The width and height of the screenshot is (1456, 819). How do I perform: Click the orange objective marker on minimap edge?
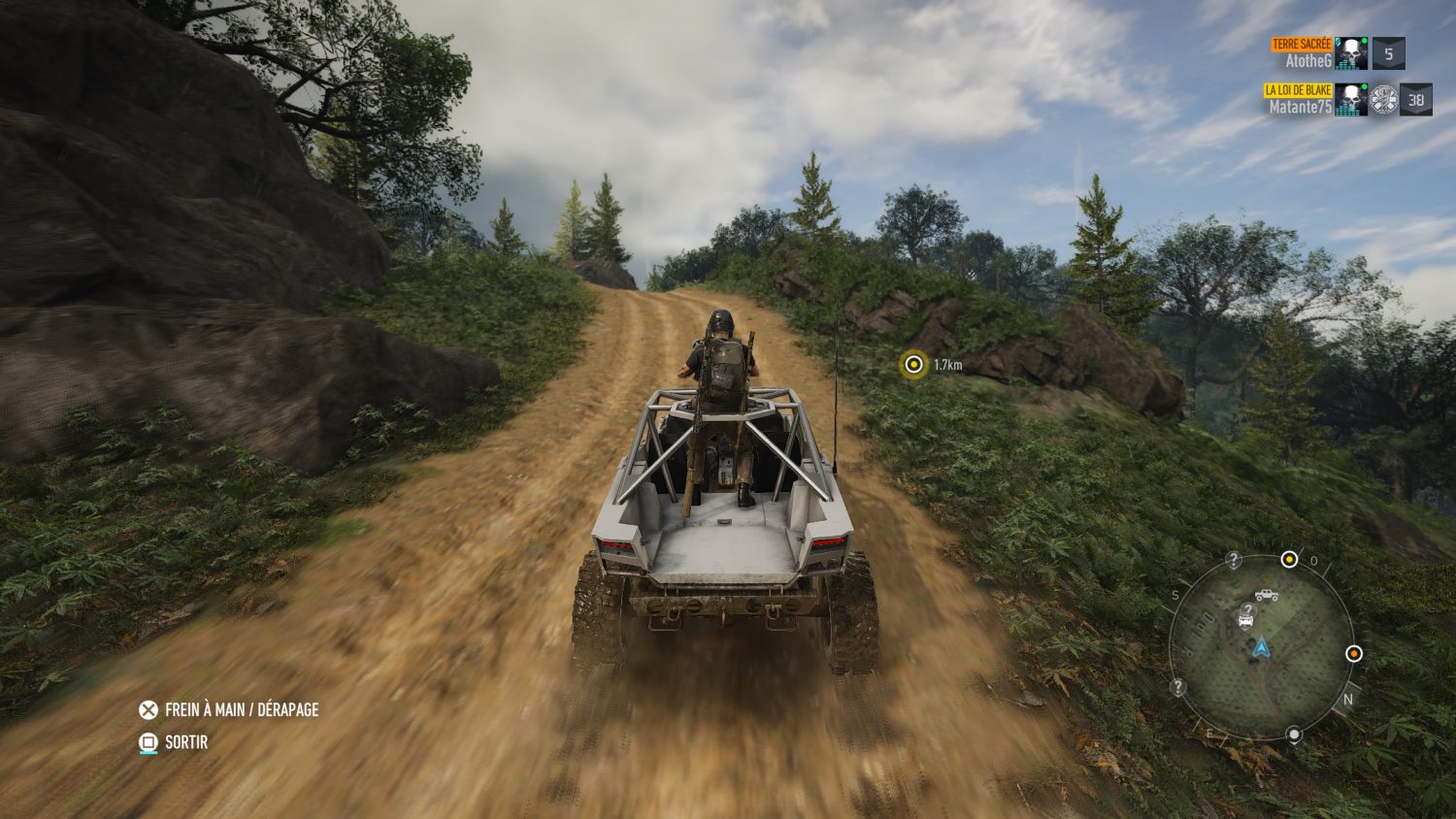[x=1354, y=654]
